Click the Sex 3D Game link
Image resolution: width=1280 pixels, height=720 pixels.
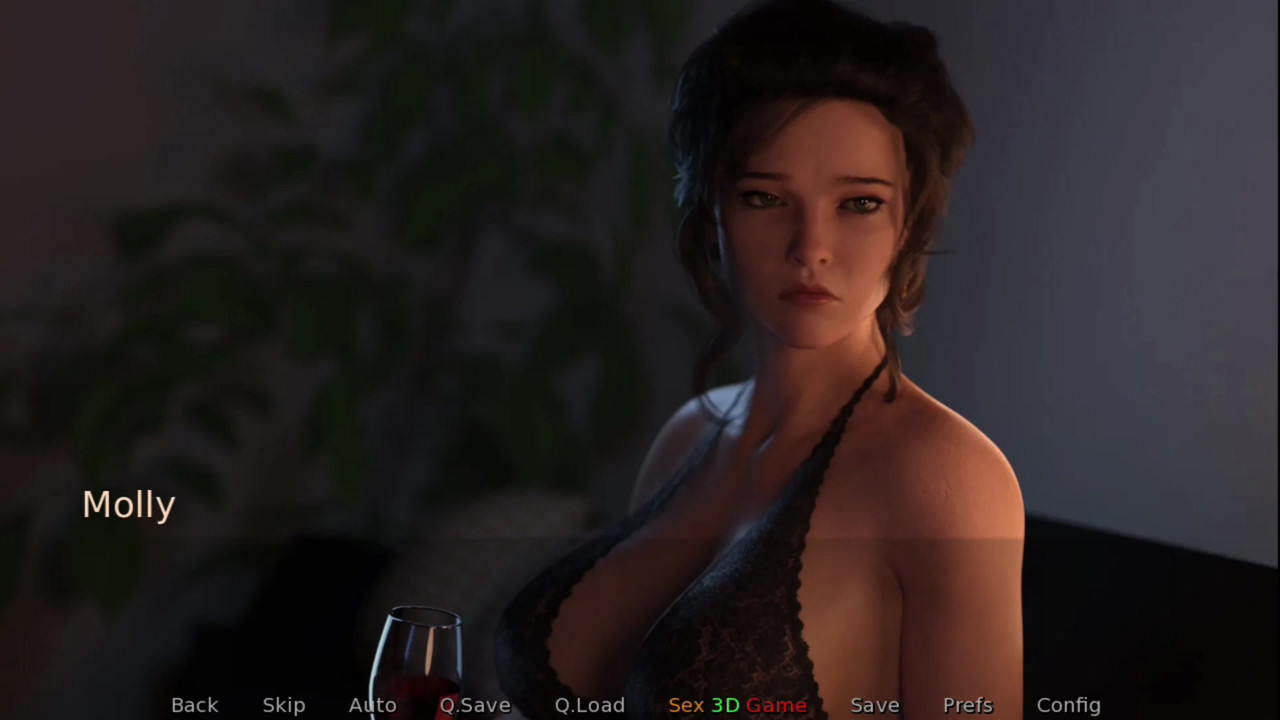(x=737, y=705)
